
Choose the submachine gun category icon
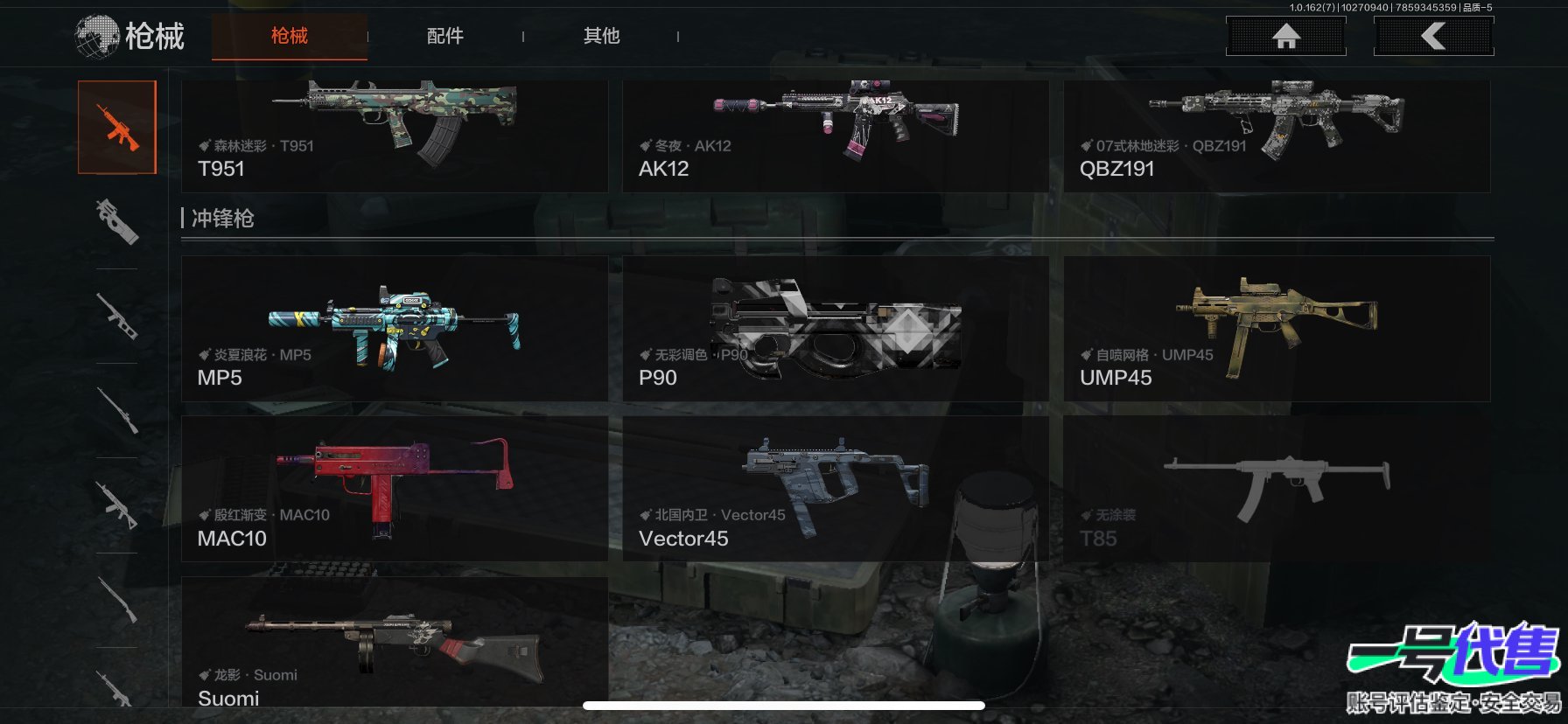[x=117, y=221]
